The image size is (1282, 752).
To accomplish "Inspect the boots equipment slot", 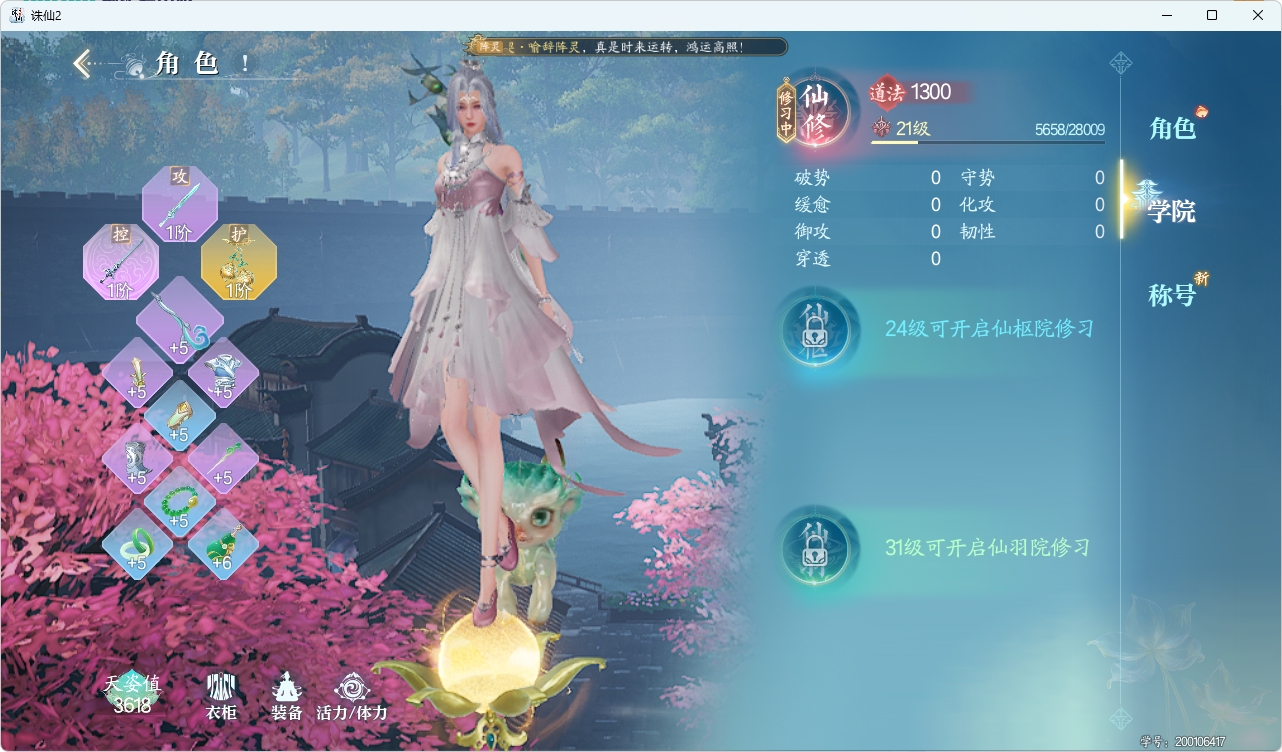I will pos(137,458).
